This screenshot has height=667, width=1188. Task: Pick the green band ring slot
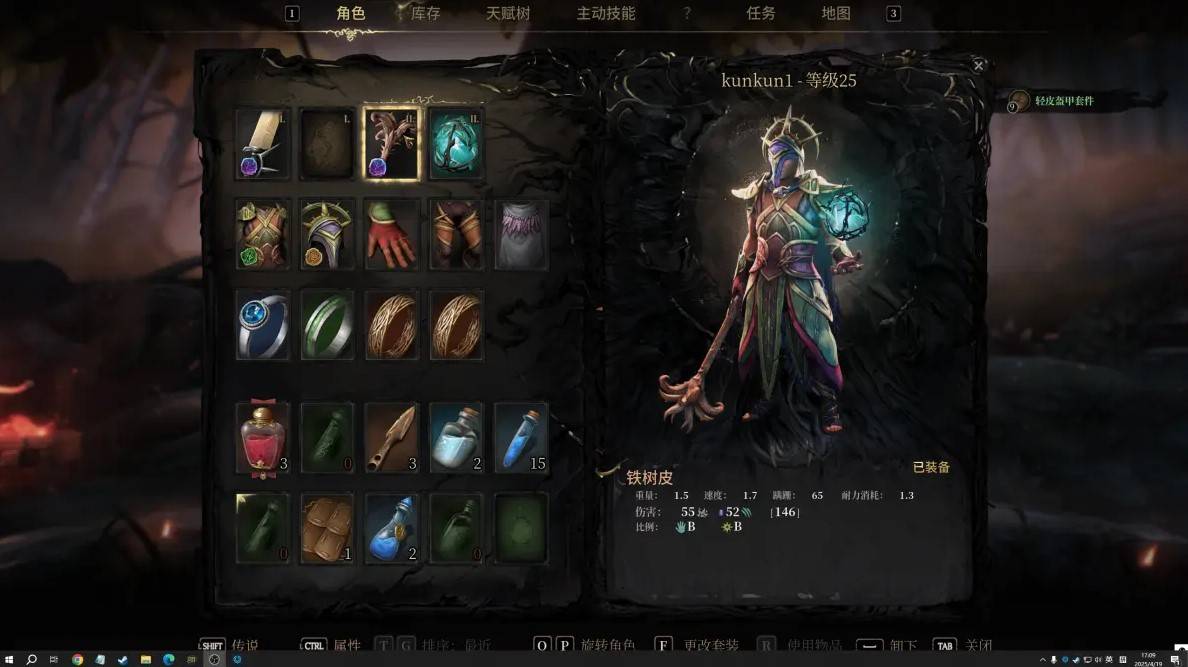(327, 325)
